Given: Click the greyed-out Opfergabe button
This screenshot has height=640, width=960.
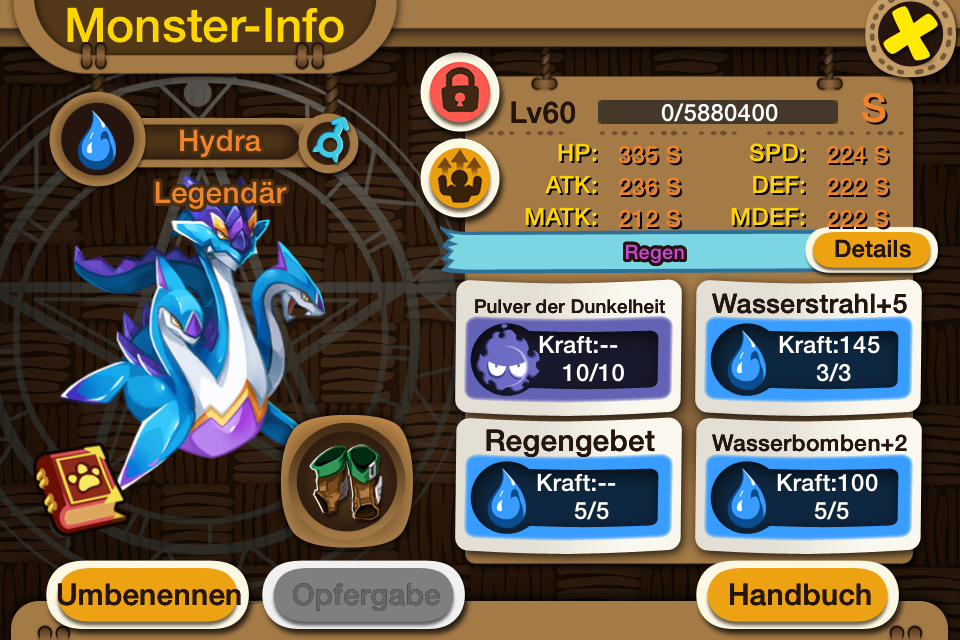Looking at the screenshot, I should tap(365, 595).
